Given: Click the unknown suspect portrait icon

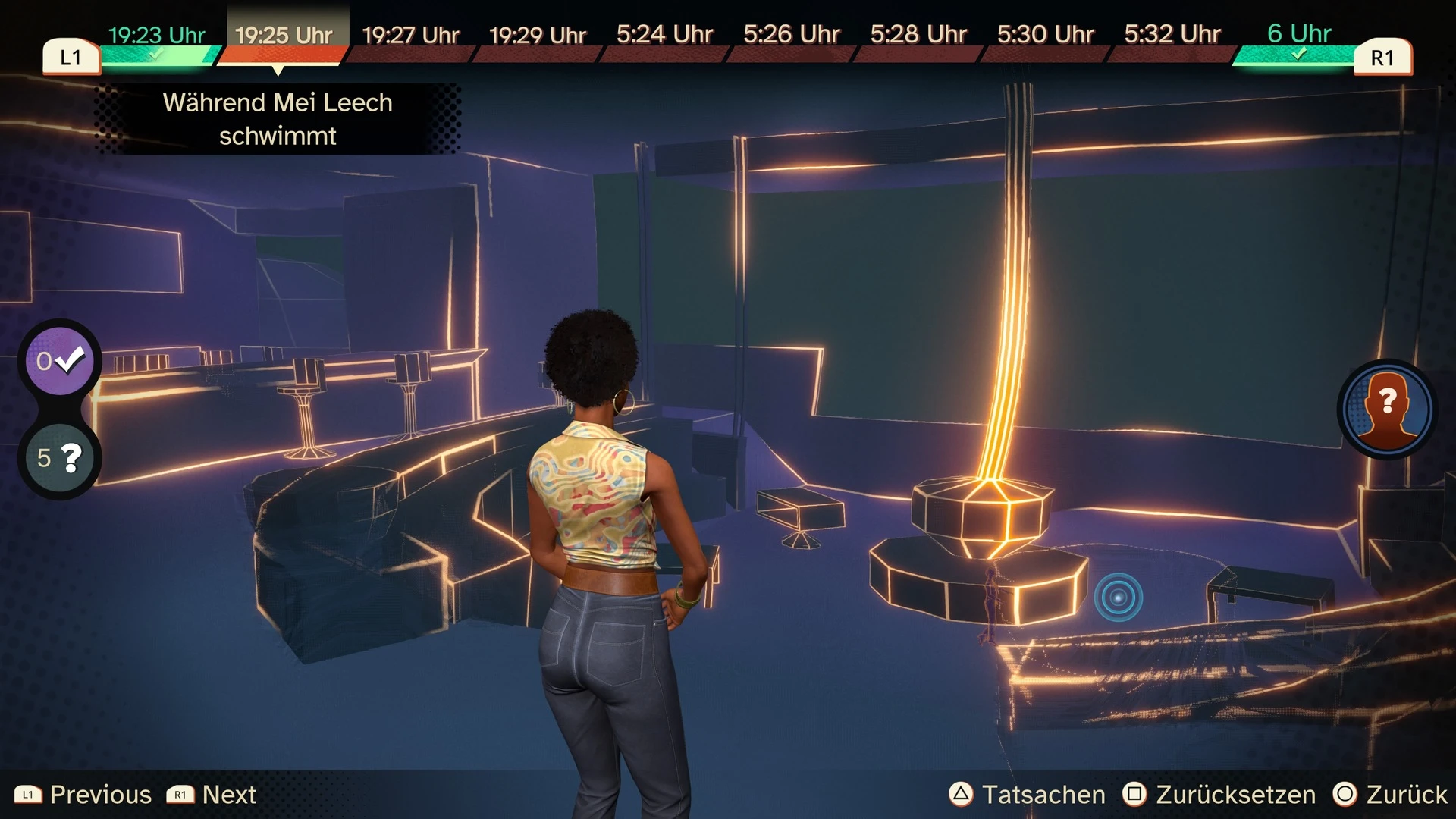Looking at the screenshot, I should pyautogui.click(x=1387, y=409).
